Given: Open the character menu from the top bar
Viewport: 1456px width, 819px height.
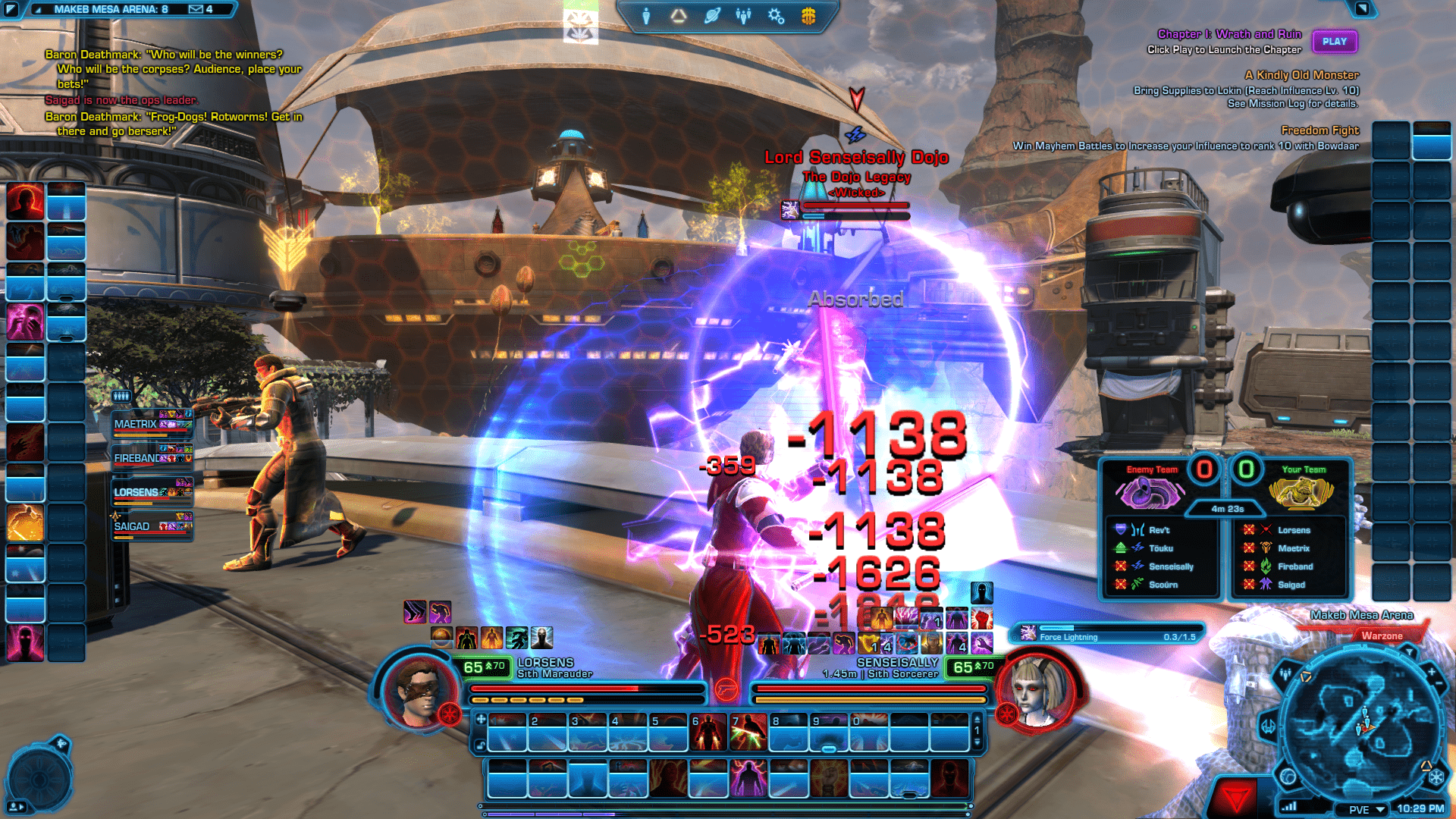Looking at the screenshot, I should pyautogui.click(x=646, y=16).
